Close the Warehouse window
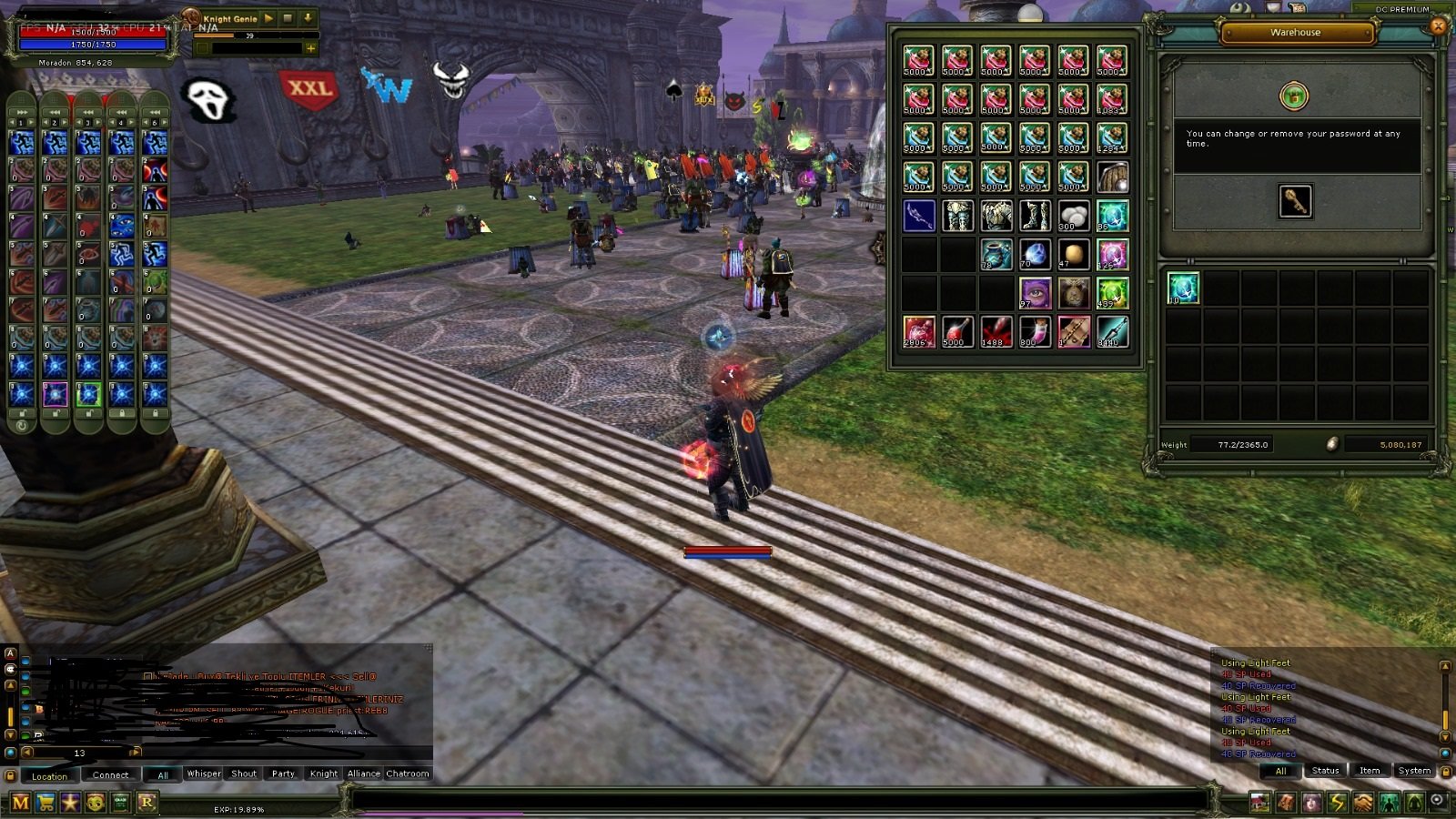The height and width of the screenshot is (819, 1456). tap(1438, 26)
